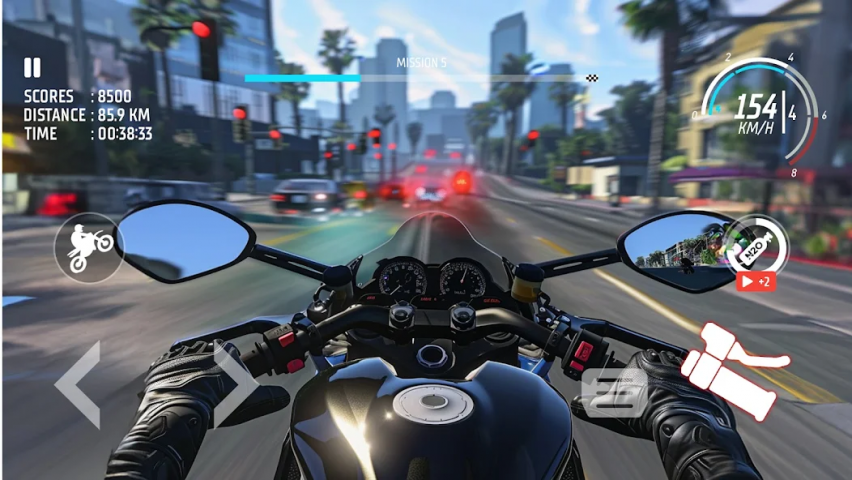This screenshot has height=480, width=852.
Task: Twist the red throttle handle control
Action: pyautogui.click(x=734, y=370)
